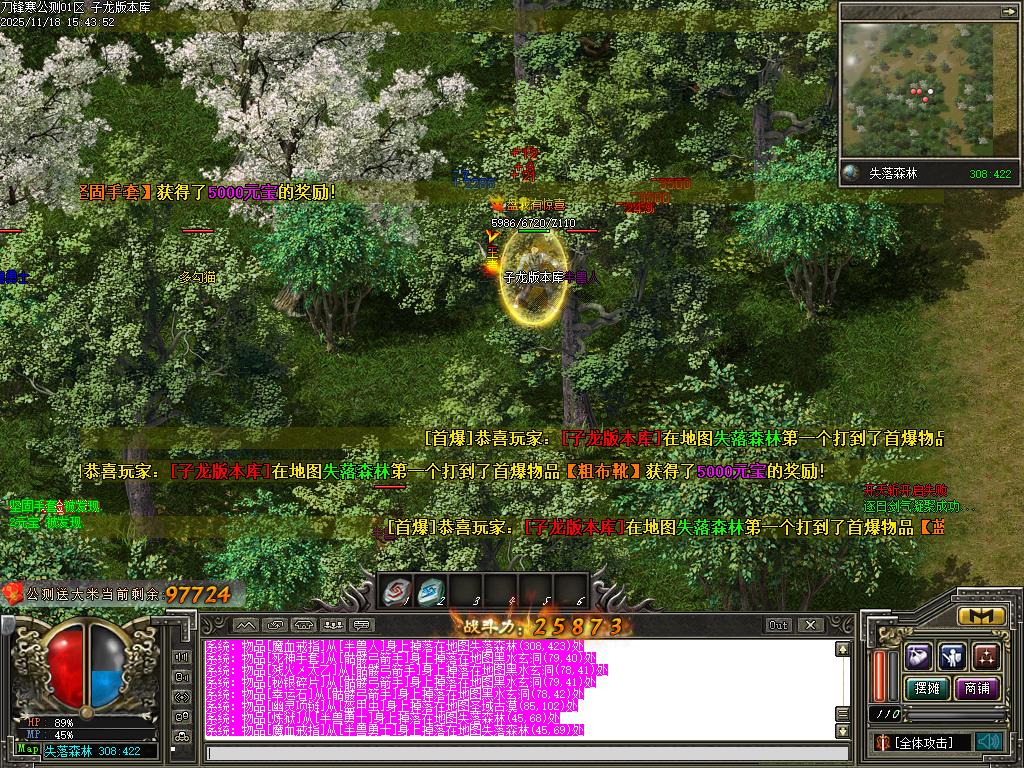Viewport: 1024px width, 768px height.
Task: Click the chat scrollbar's up arrow
Action: pyautogui.click(x=843, y=649)
